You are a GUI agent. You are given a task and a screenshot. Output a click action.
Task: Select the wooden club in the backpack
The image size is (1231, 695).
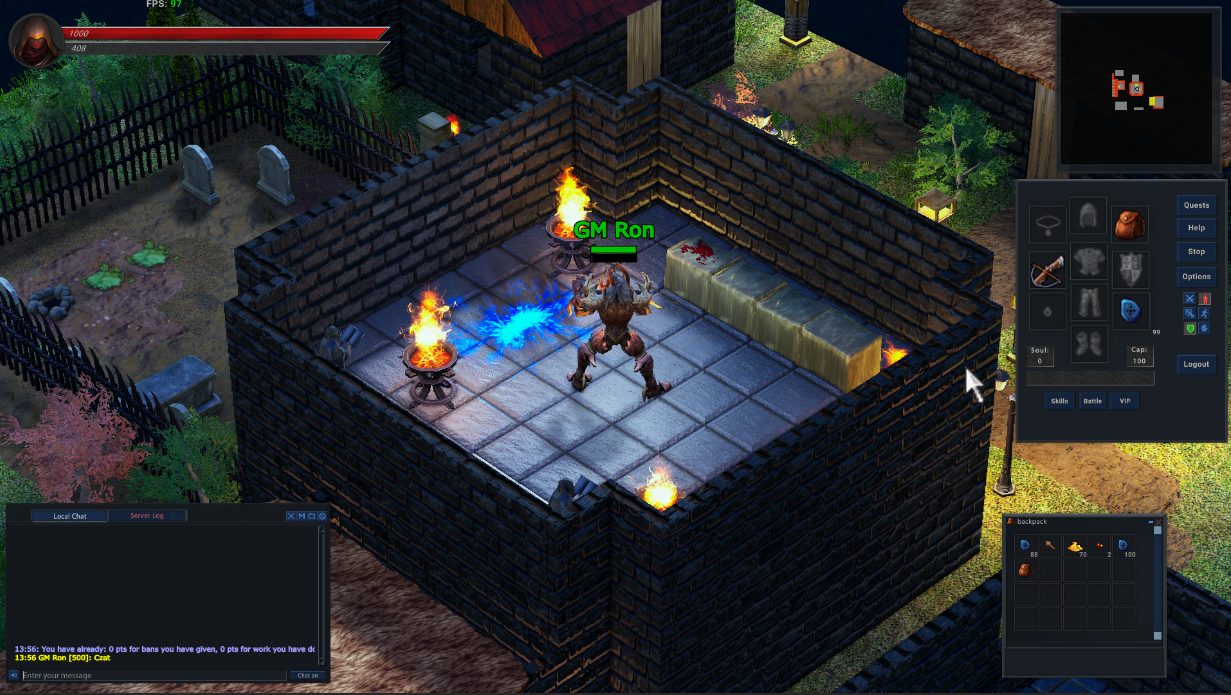tap(1051, 546)
